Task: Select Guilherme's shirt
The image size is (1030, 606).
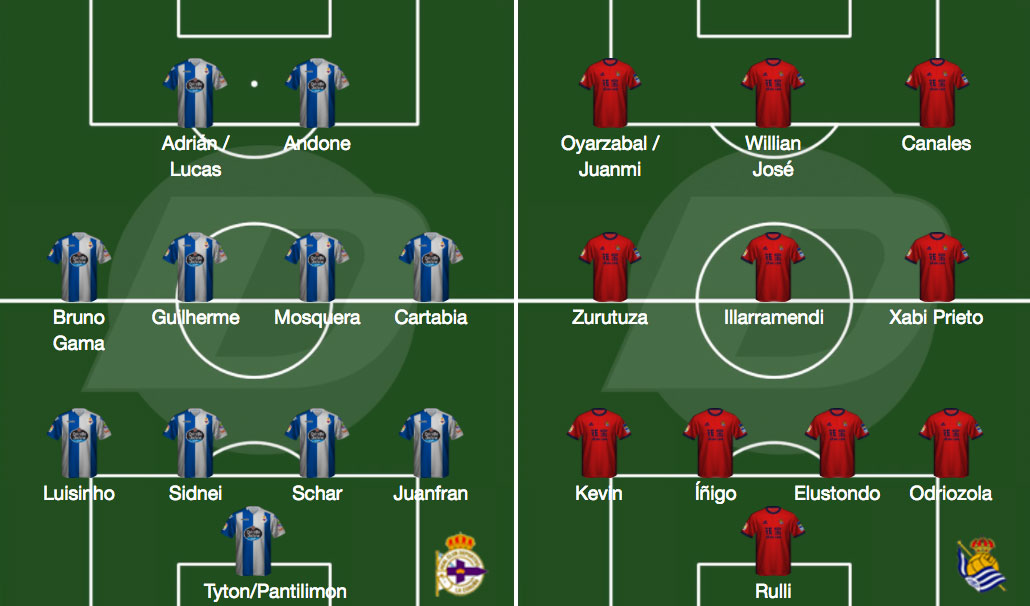Action: click(x=195, y=268)
